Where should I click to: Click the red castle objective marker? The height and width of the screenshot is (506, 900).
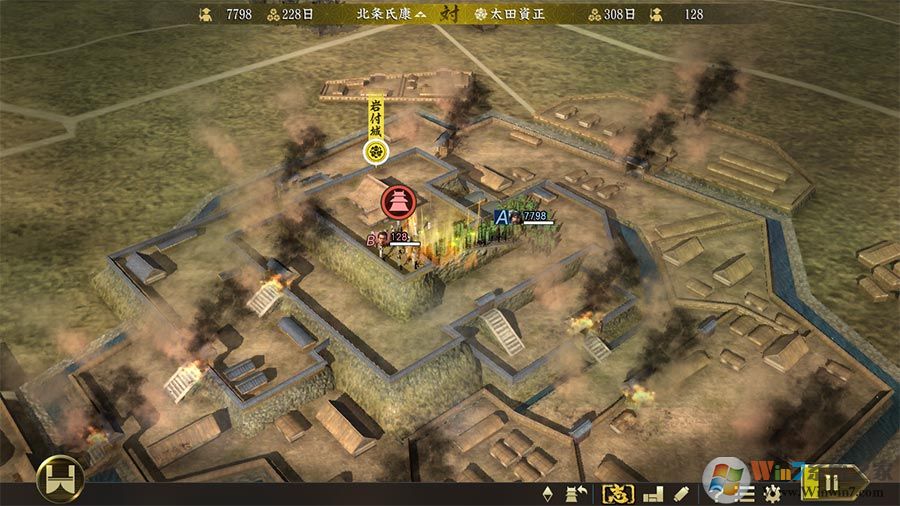(397, 201)
